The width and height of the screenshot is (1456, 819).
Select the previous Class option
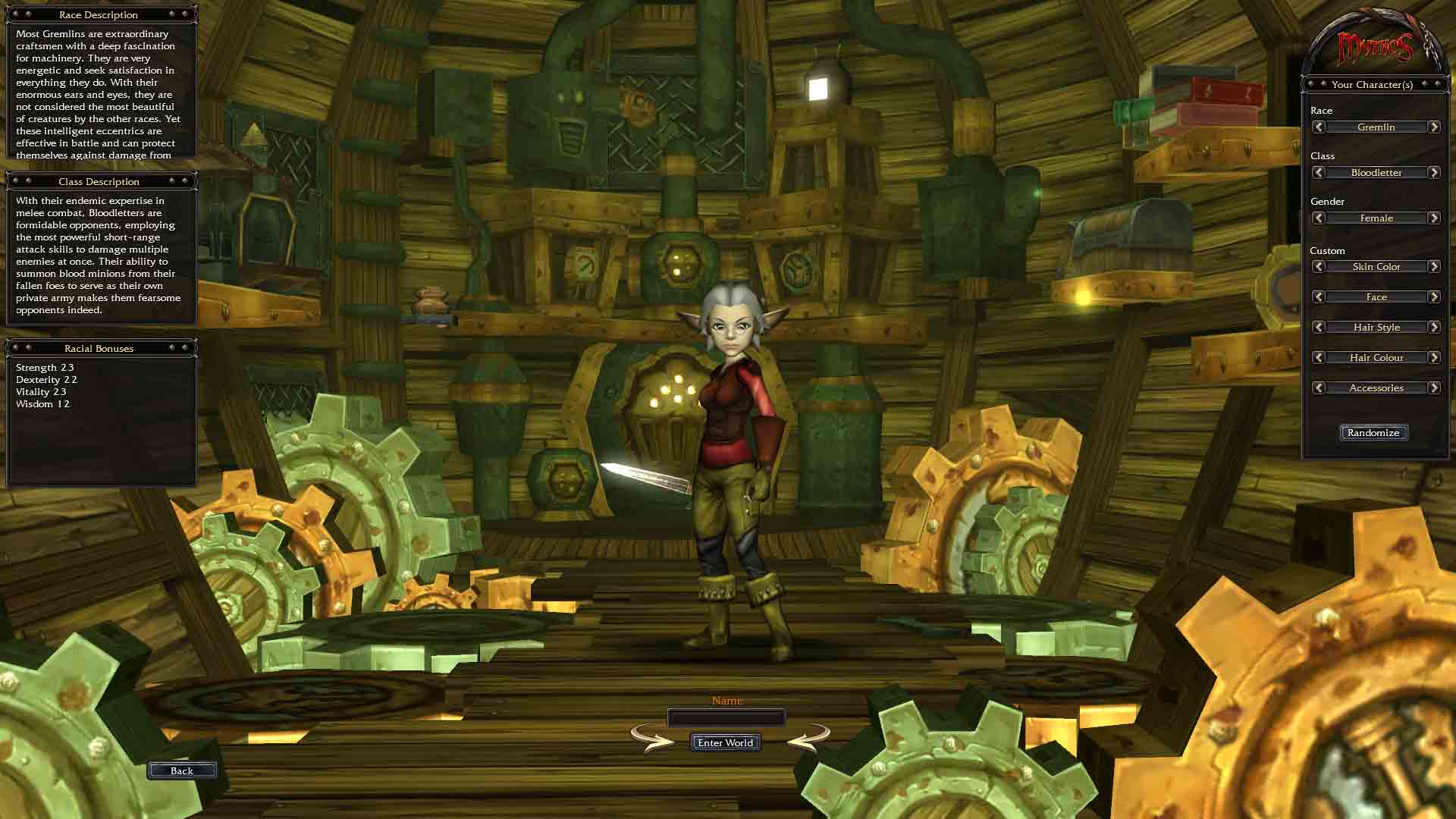[x=1319, y=172]
